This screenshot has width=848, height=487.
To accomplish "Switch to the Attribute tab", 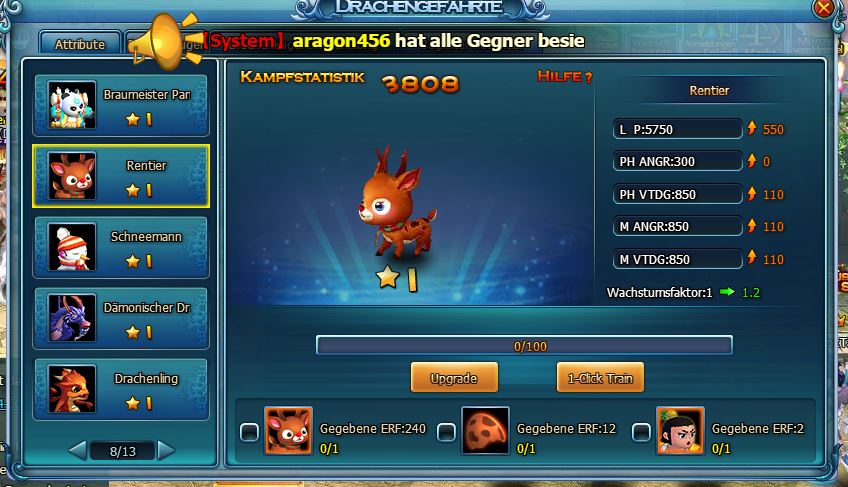I will pyautogui.click(x=79, y=44).
